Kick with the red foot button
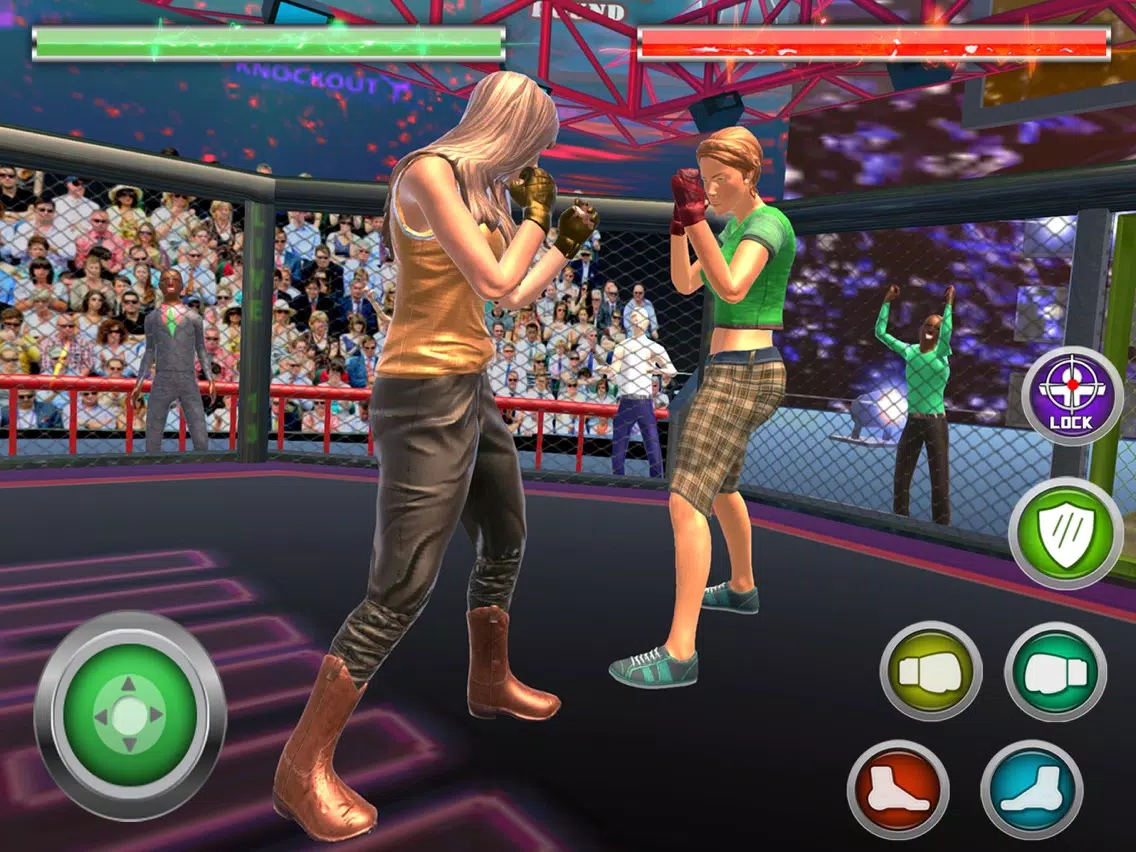This screenshot has width=1136, height=852. click(897, 789)
